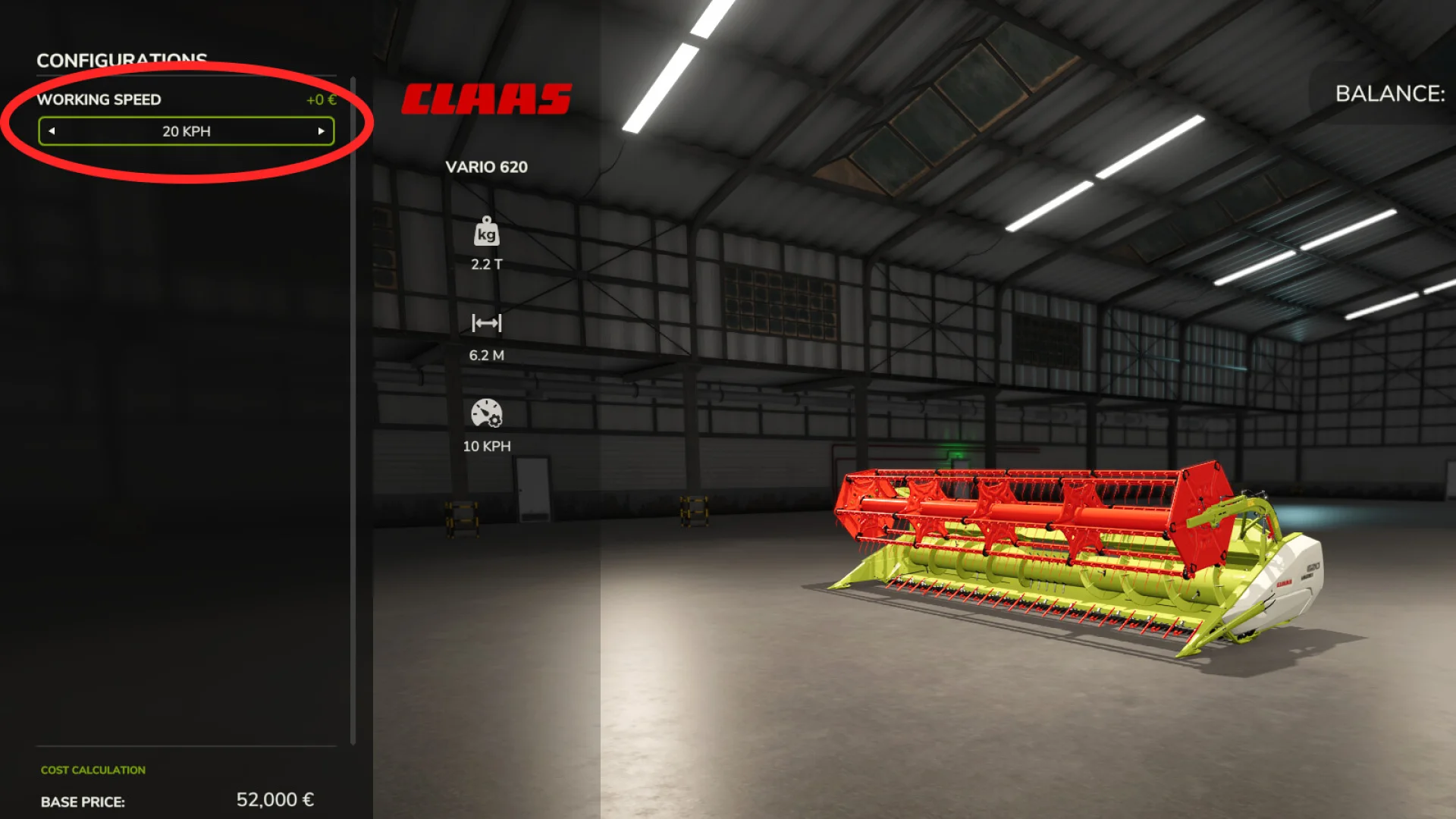Click the speedometer icon above 10 KPH
1456x819 pixels.
(x=485, y=413)
